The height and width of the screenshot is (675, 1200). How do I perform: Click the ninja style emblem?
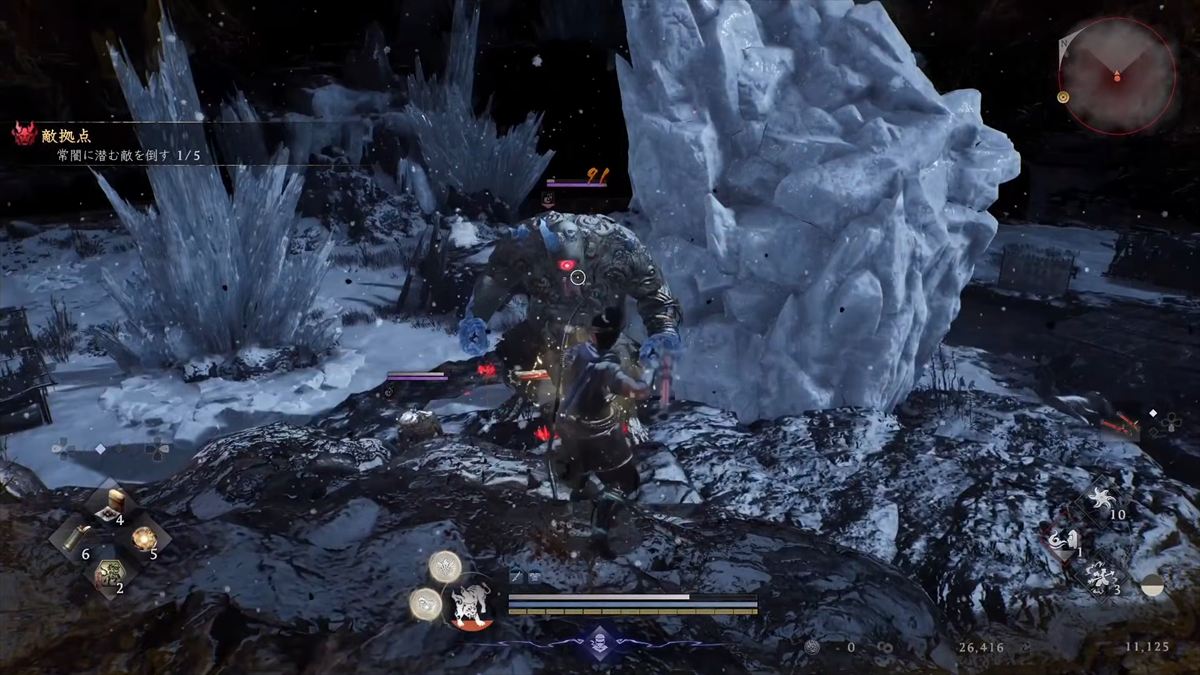[598, 641]
